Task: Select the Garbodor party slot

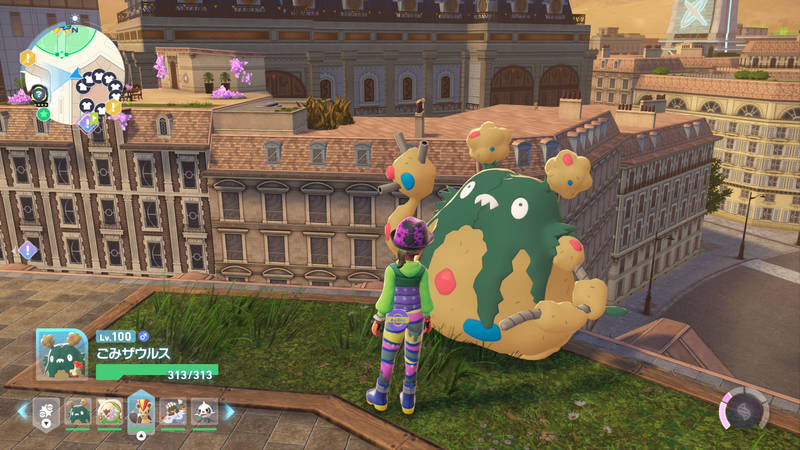Action: click(x=78, y=410)
